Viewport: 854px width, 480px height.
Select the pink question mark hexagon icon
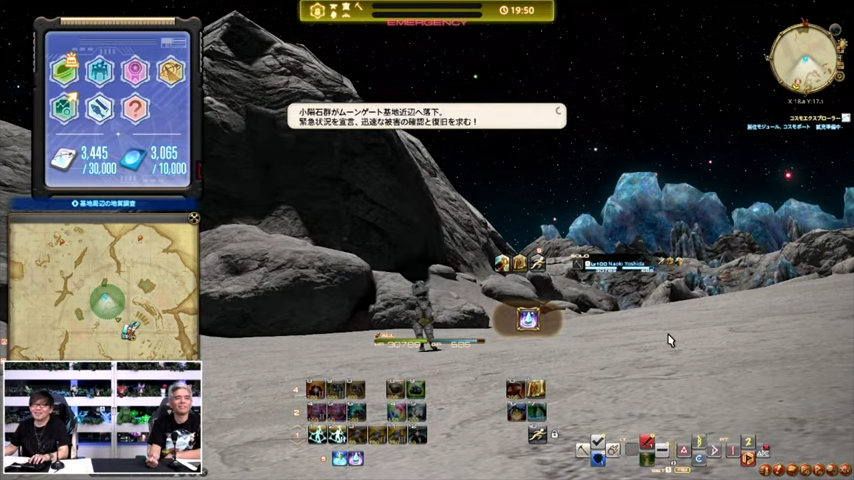(135, 107)
